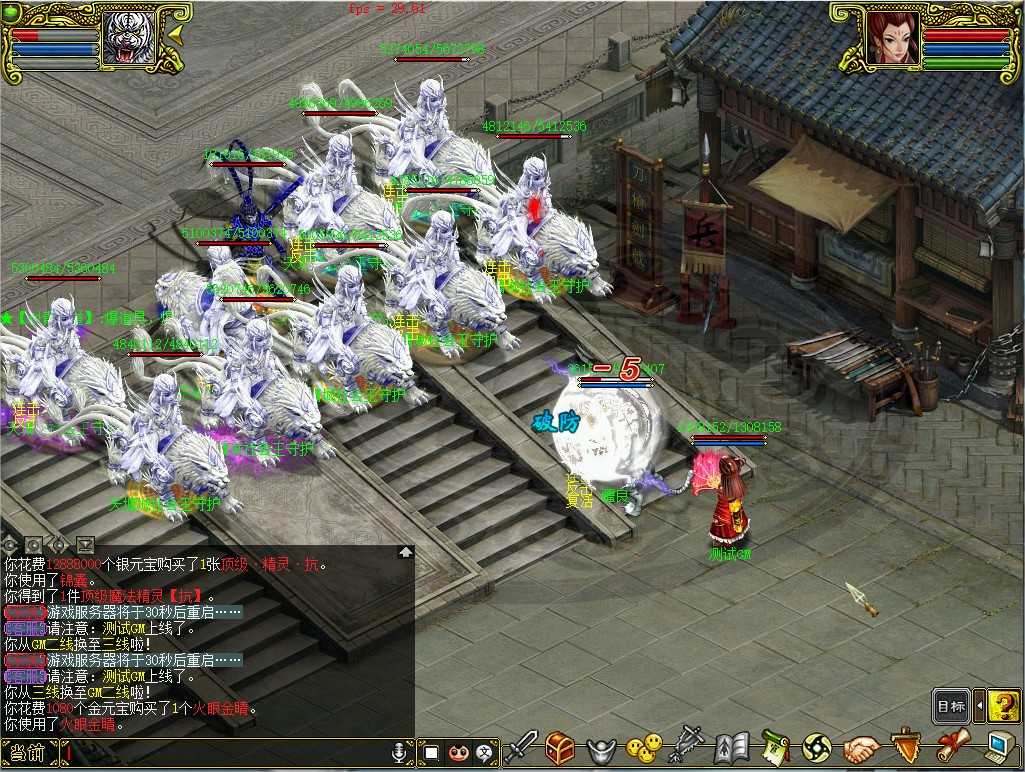Switch the 当前 chat channel
The height and width of the screenshot is (772, 1025).
pos(28,753)
